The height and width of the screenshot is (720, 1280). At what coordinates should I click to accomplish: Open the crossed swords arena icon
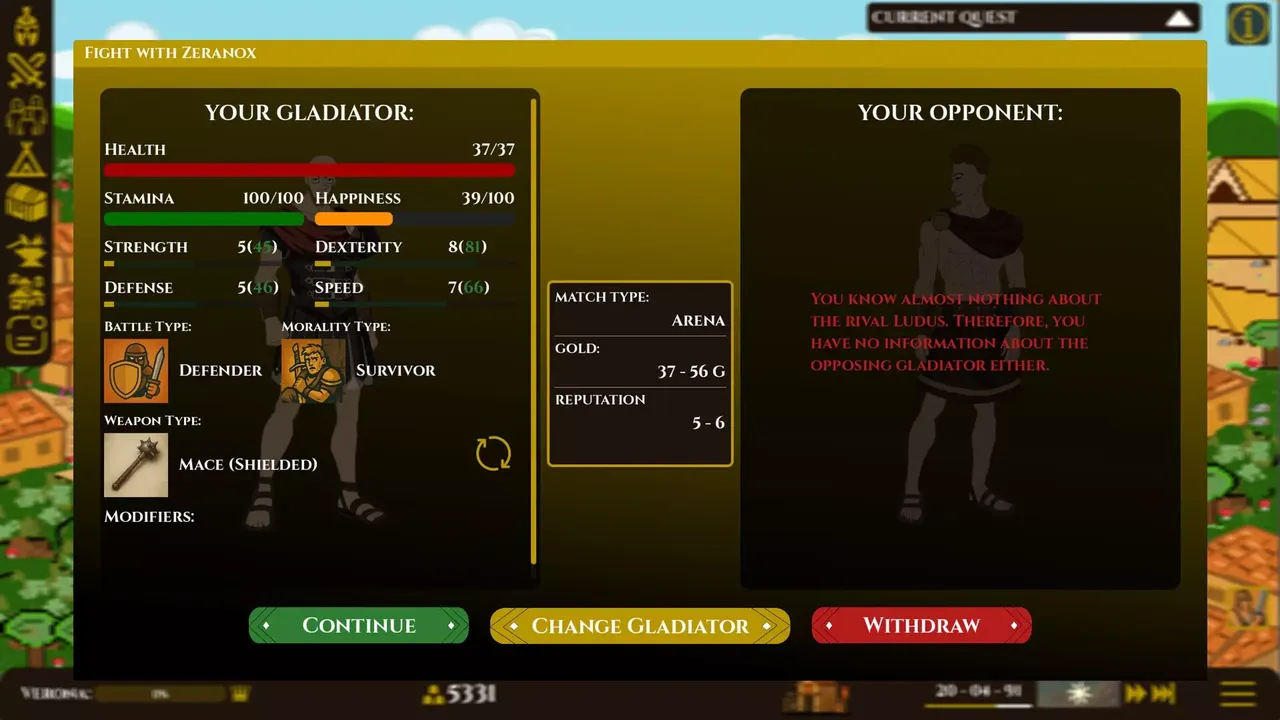(x=27, y=68)
